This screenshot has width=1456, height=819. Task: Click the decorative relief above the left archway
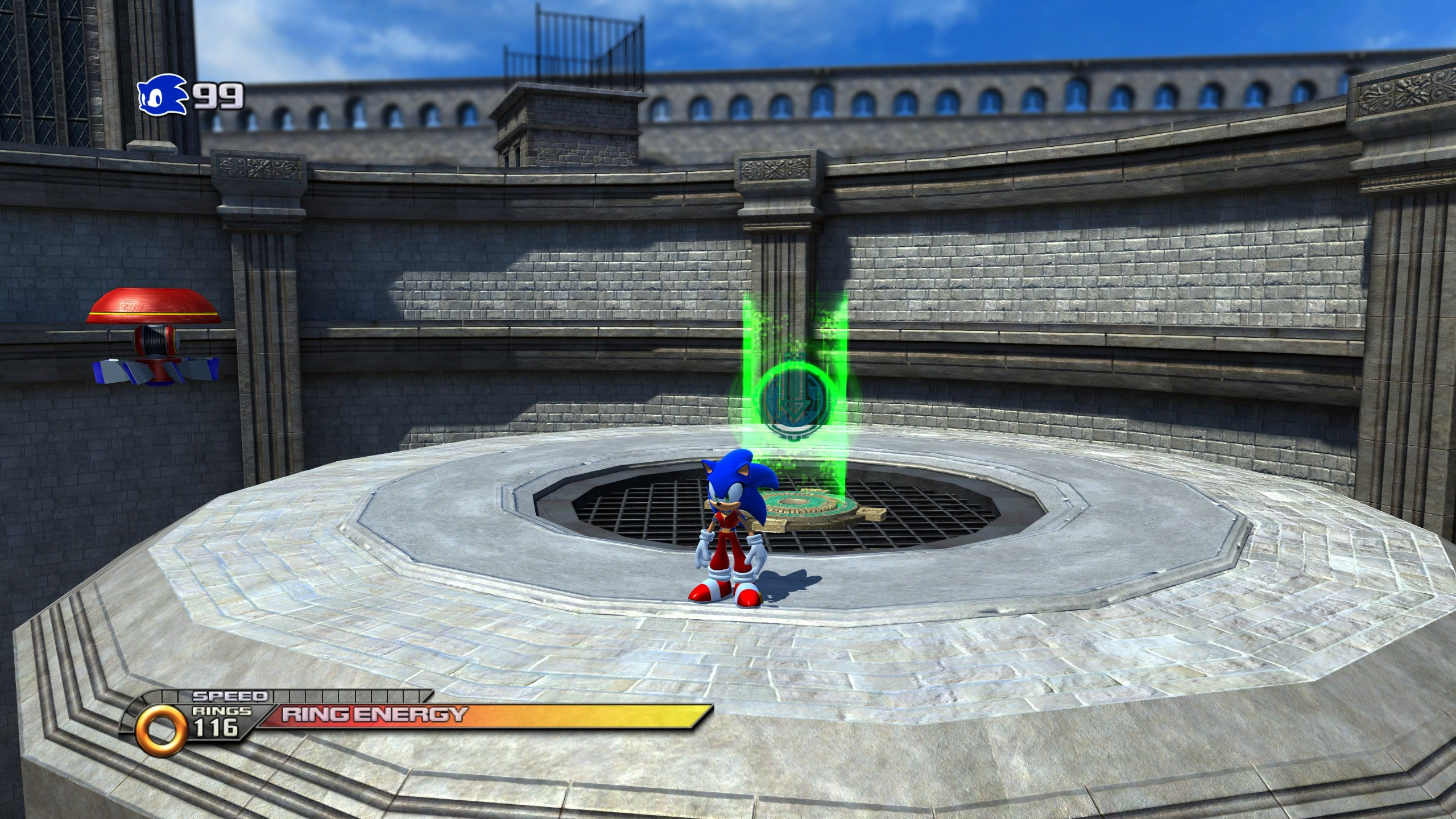(259, 169)
